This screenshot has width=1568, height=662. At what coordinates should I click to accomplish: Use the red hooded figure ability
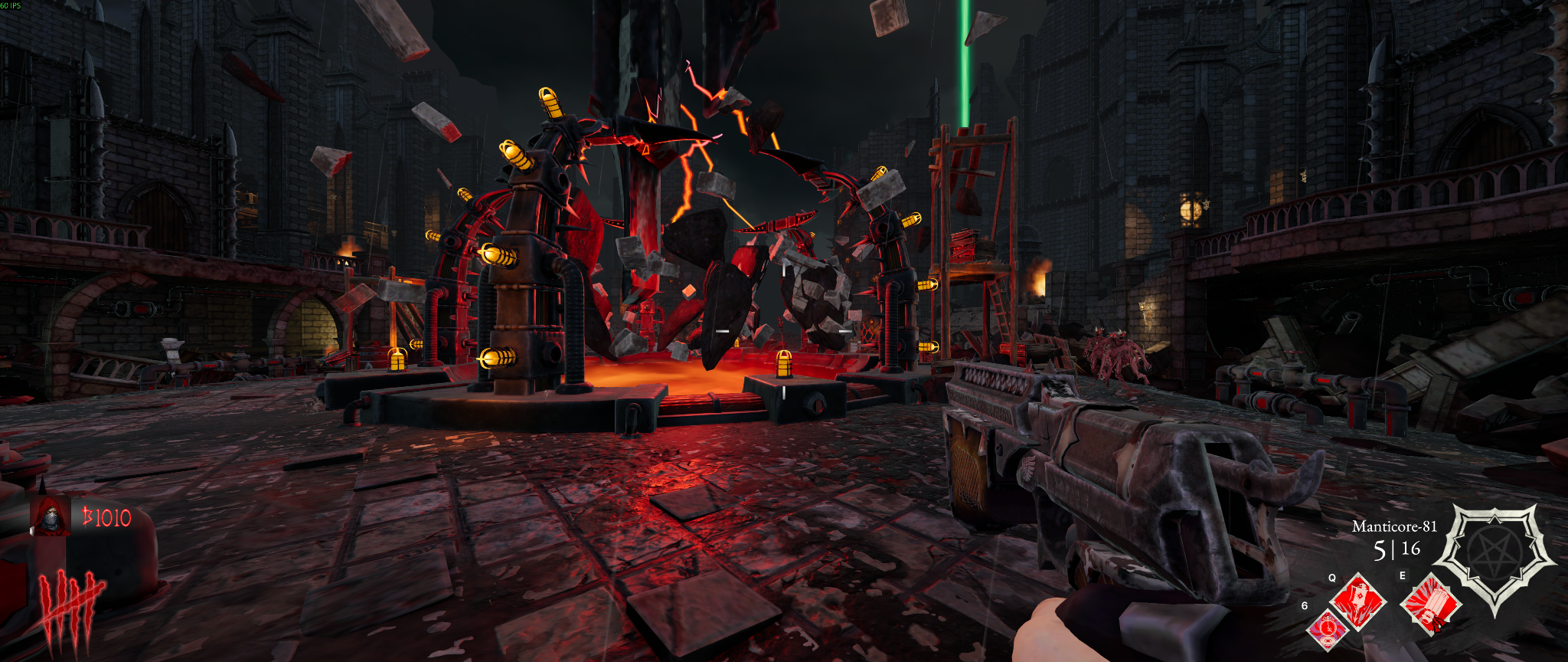pyautogui.click(x=1358, y=601)
